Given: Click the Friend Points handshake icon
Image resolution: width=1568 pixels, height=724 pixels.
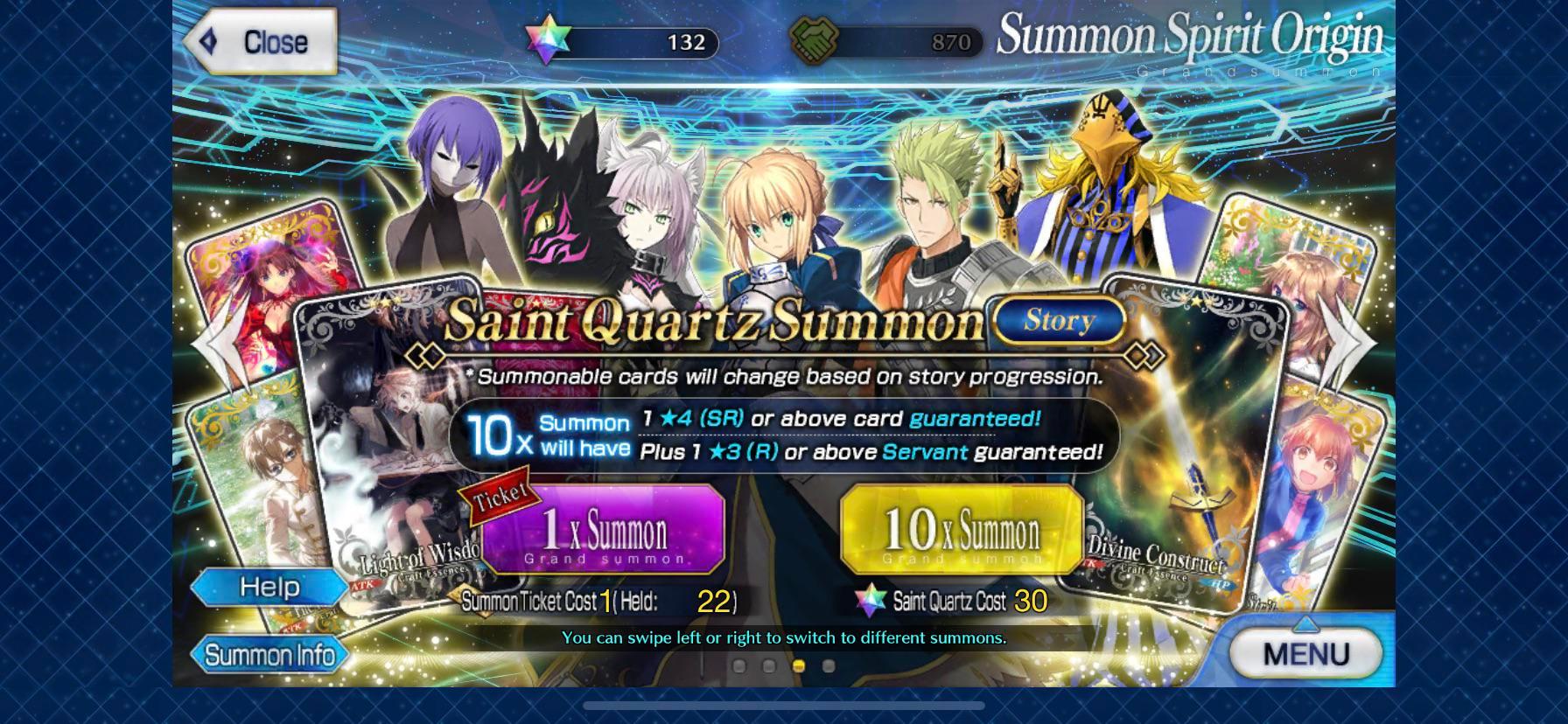Looking at the screenshot, I should click(x=815, y=39).
